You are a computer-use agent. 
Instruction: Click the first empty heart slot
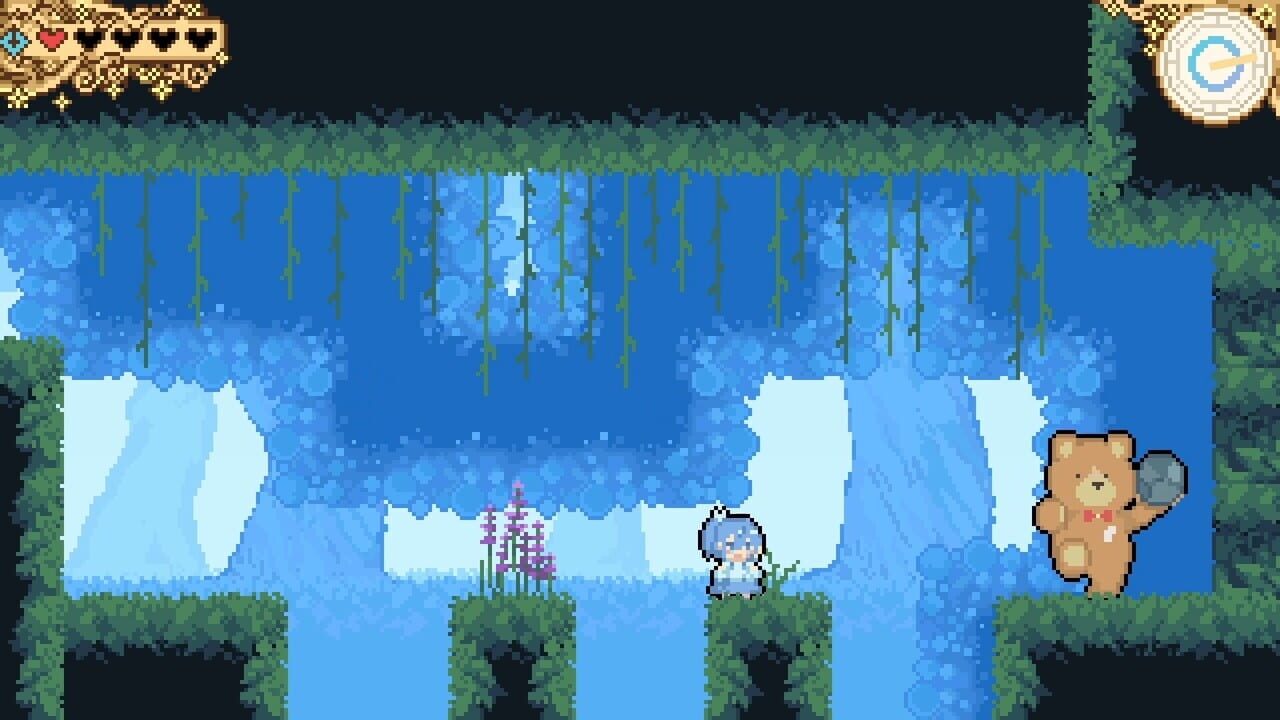tap(88, 40)
